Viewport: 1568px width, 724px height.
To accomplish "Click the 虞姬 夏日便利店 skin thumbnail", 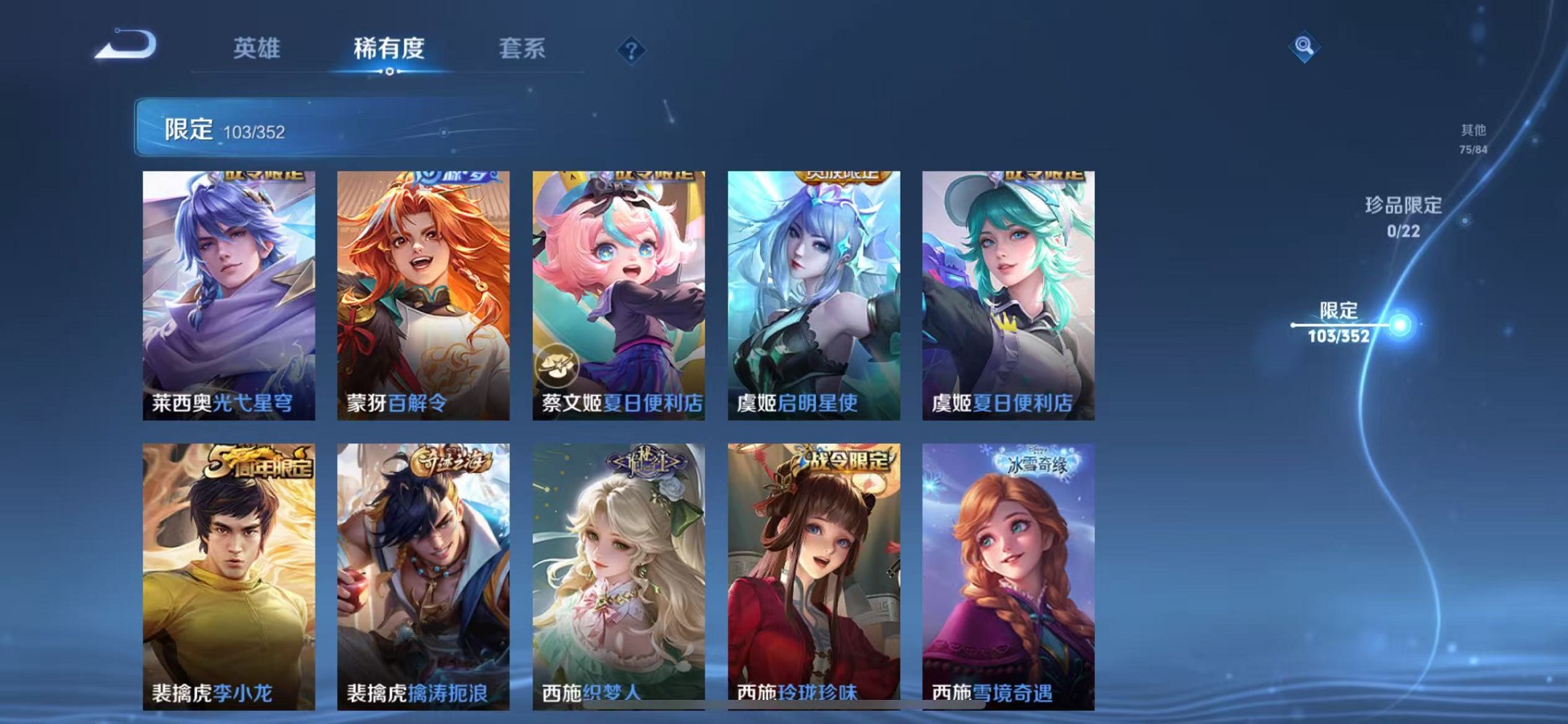I will [1008, 294].
